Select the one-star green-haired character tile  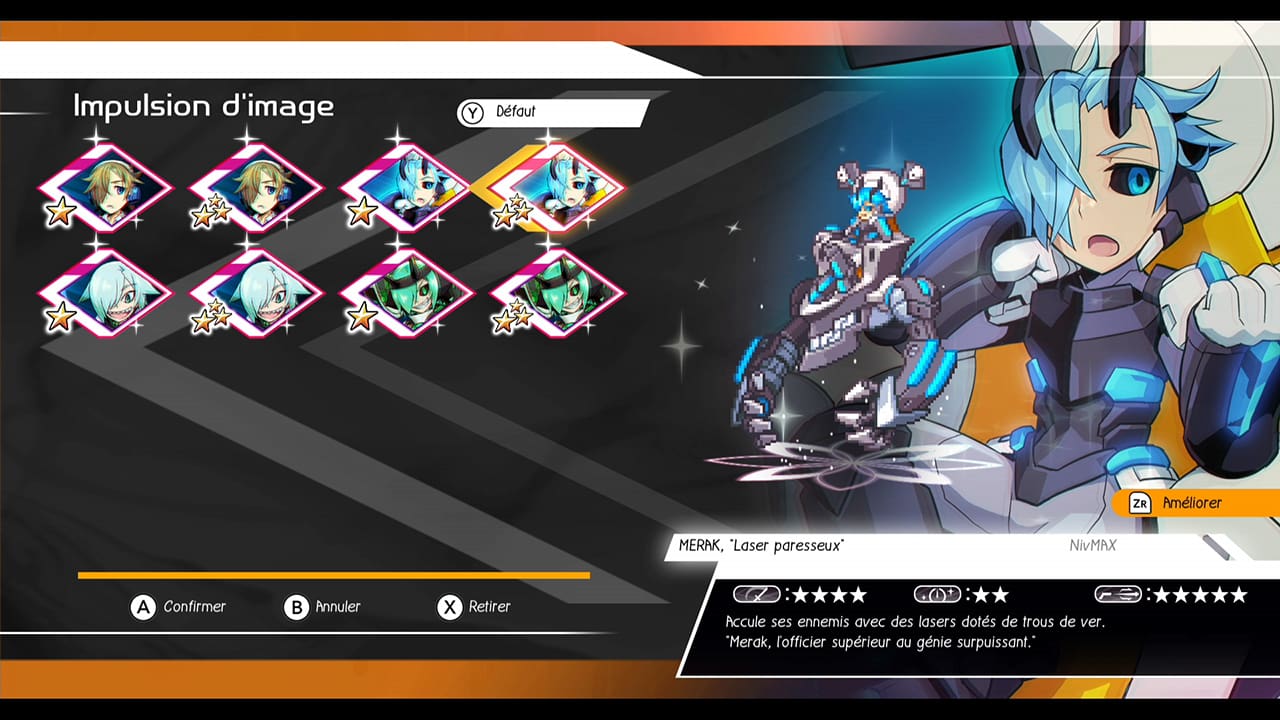point(406,293)
